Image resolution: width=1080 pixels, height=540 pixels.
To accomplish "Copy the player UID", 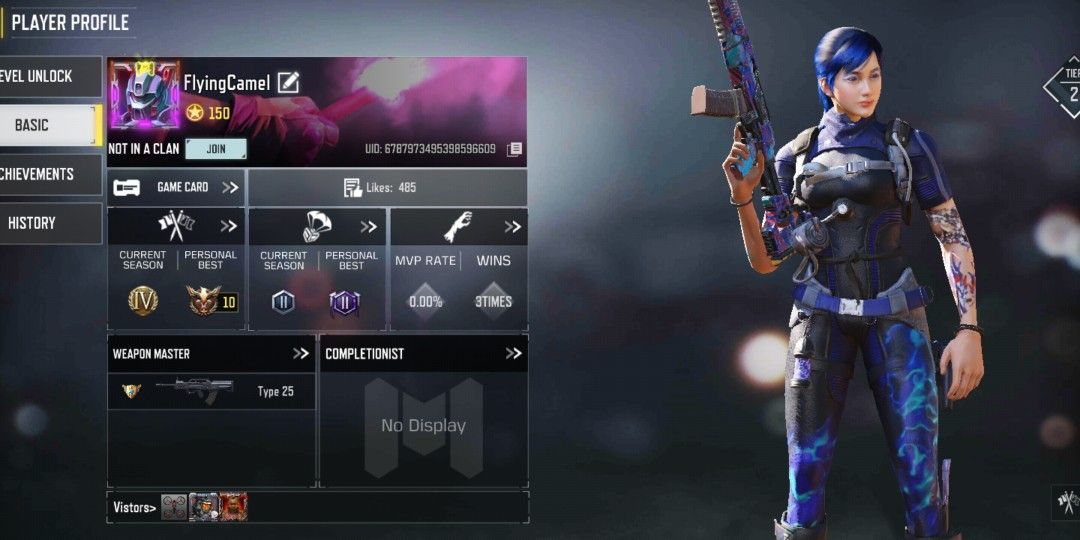I will coord(514,149).
